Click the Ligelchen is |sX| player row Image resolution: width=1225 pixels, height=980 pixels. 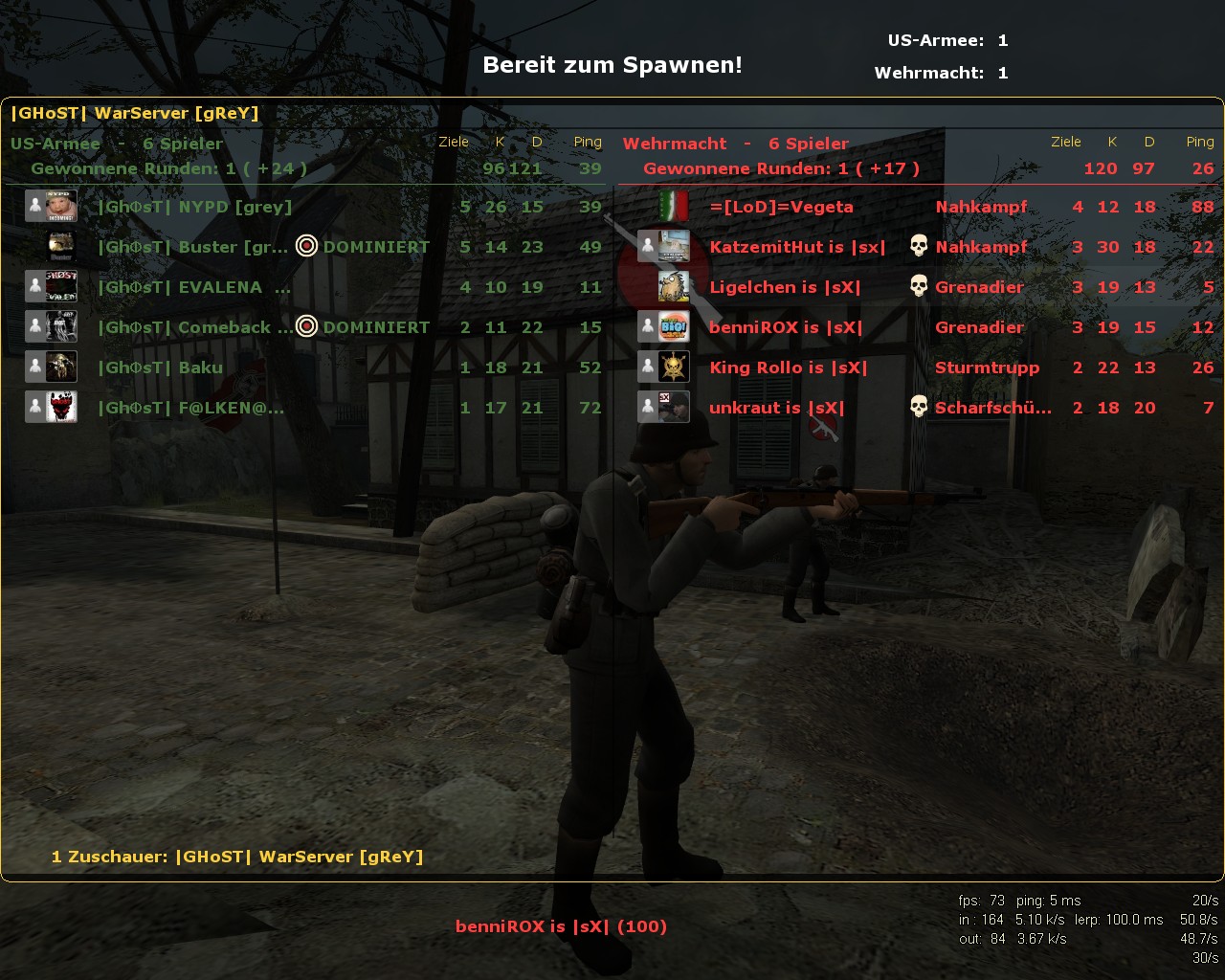[x=785, y=287]
